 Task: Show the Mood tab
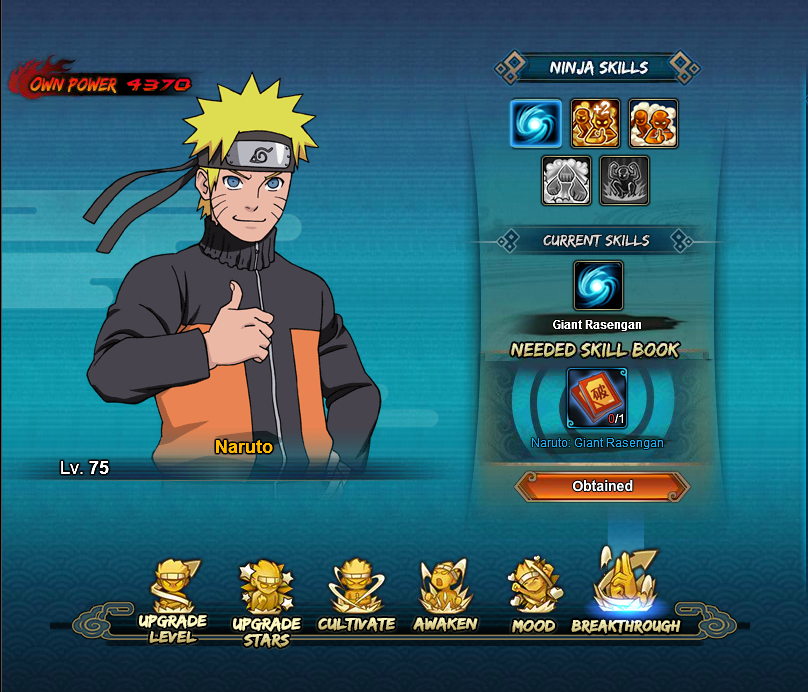click(x=533, y=600)
